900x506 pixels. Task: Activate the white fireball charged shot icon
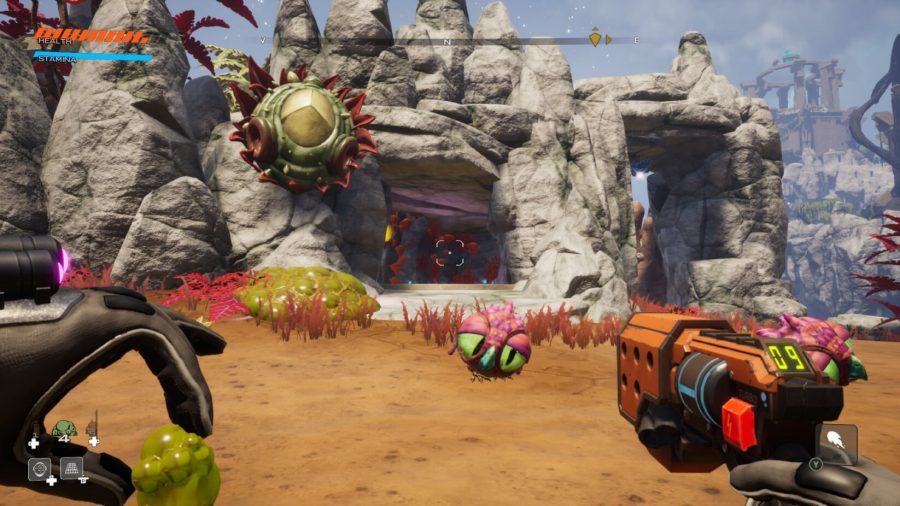click(835, 439)
